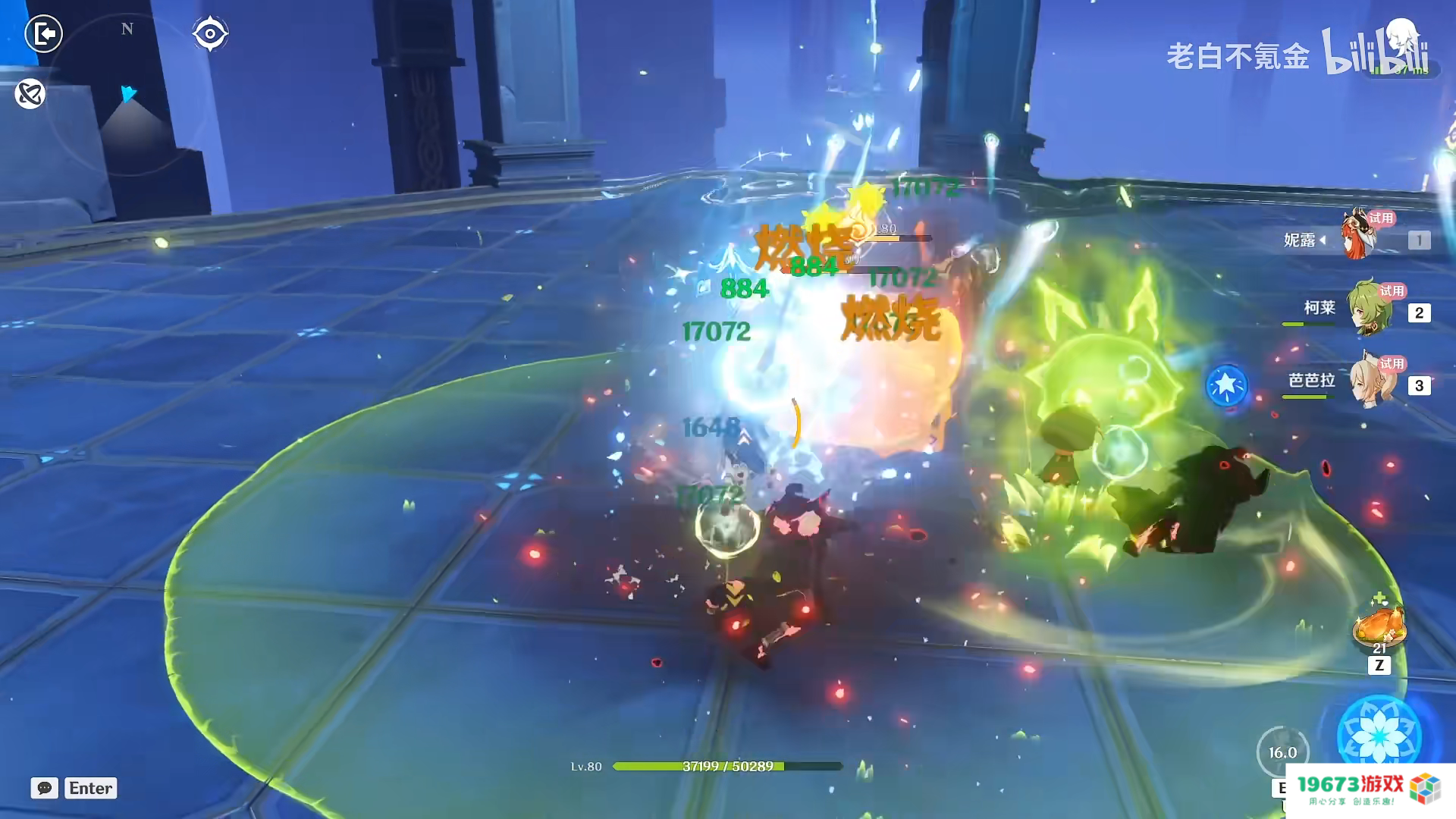
Task: Open the chat speech bubble
Action: pyautogui.click(x=44, y=788)
